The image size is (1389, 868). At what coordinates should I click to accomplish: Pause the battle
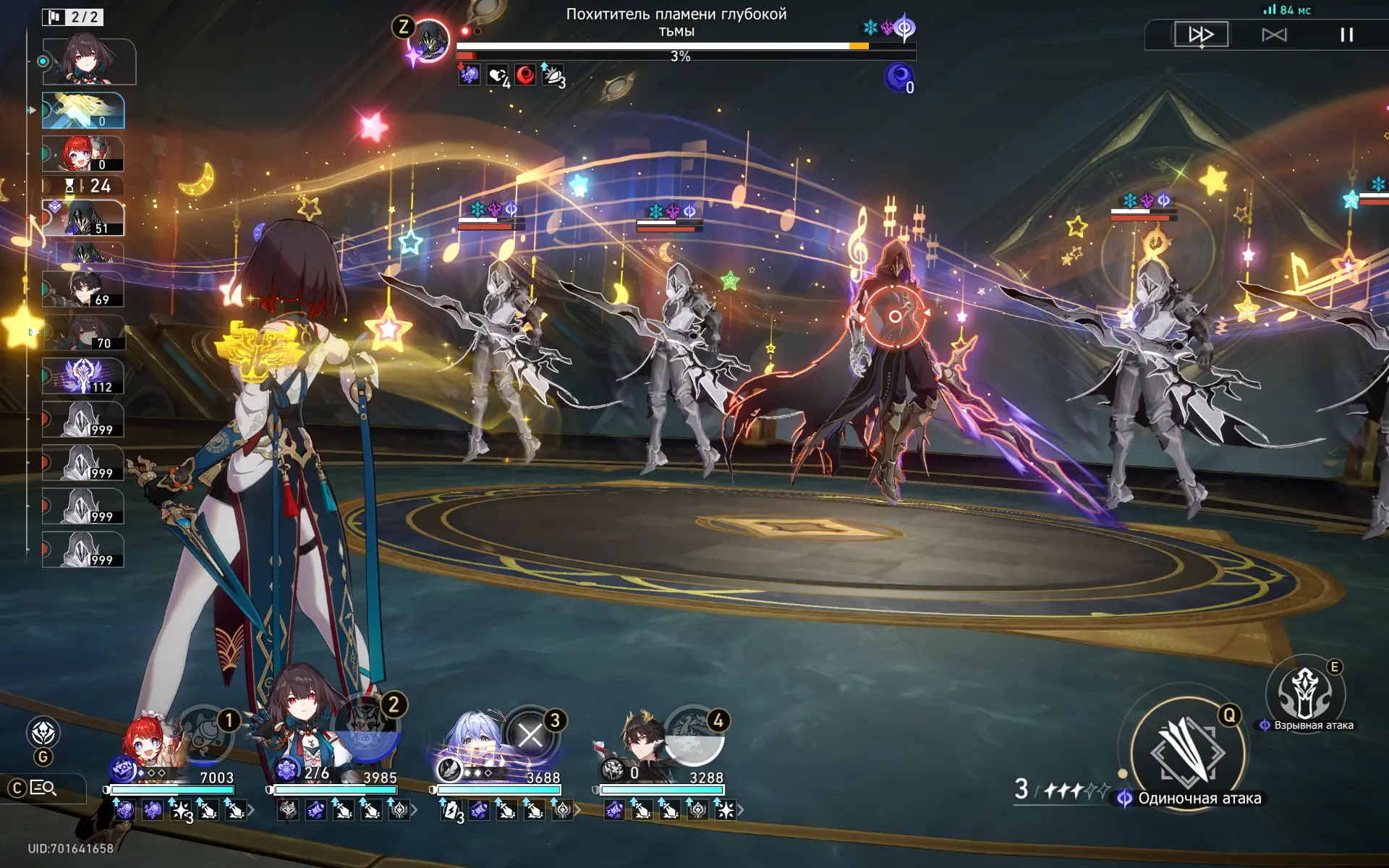[1346, 35]
